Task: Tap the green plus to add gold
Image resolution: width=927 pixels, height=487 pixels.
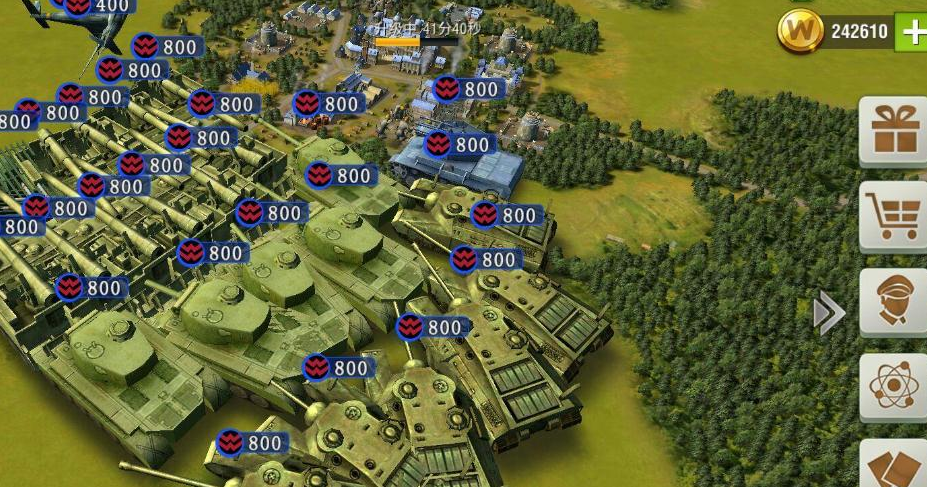Action: (912, 32)
